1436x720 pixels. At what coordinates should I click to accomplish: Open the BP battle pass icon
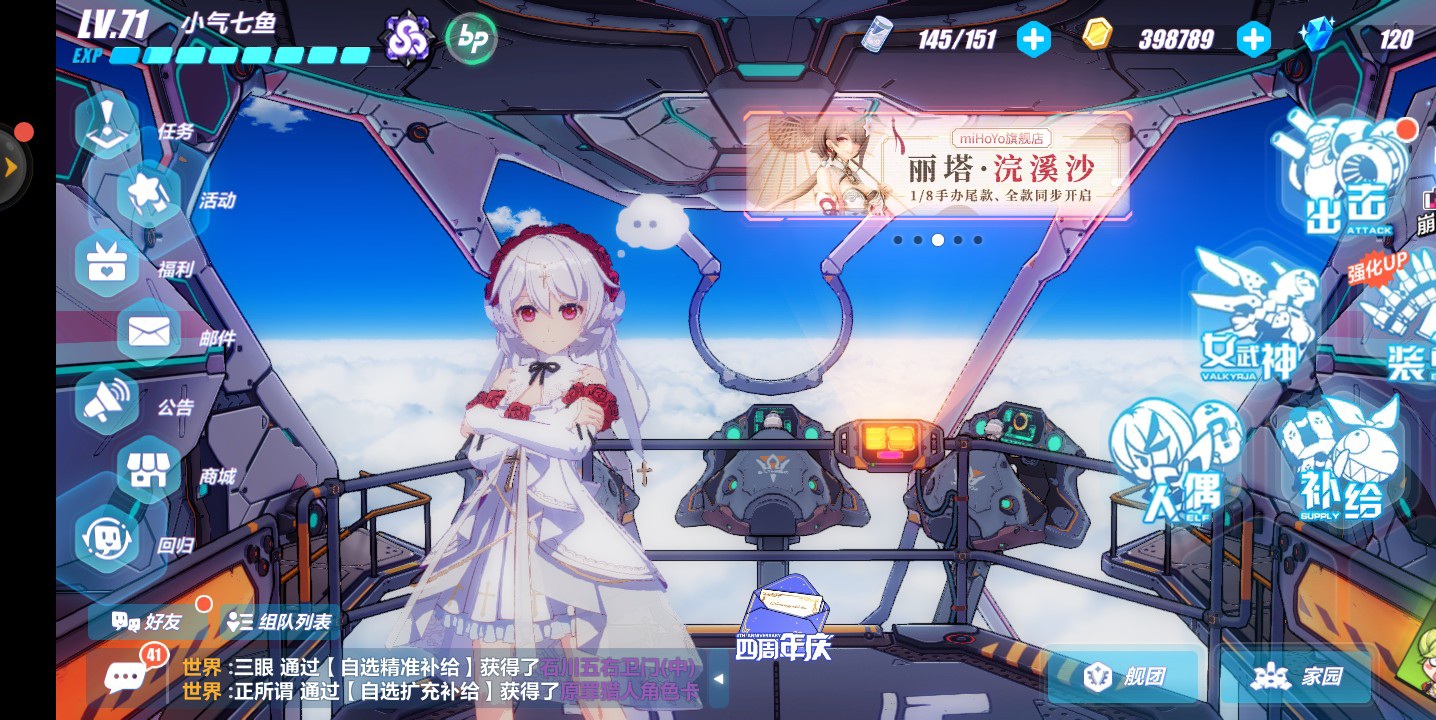tap(470, 39)
